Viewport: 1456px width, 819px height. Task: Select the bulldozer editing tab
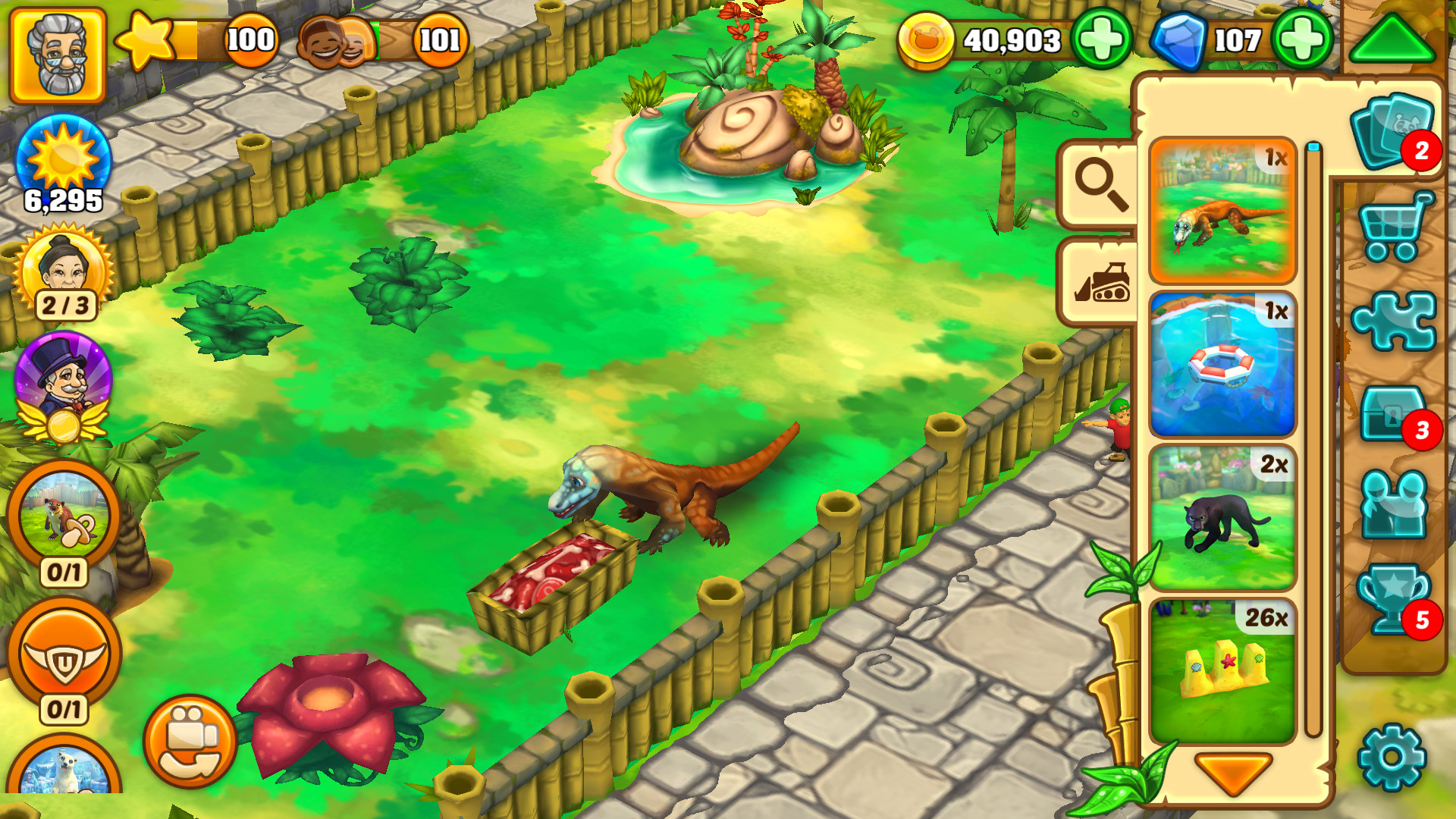(x=1101, y=284)
